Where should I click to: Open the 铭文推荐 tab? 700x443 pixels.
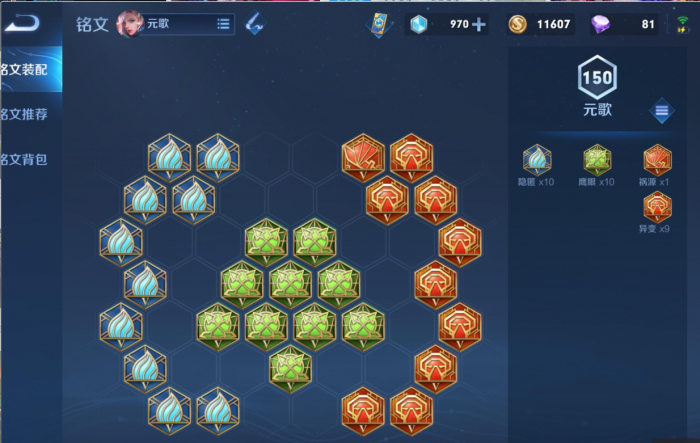tap(25, 114)
